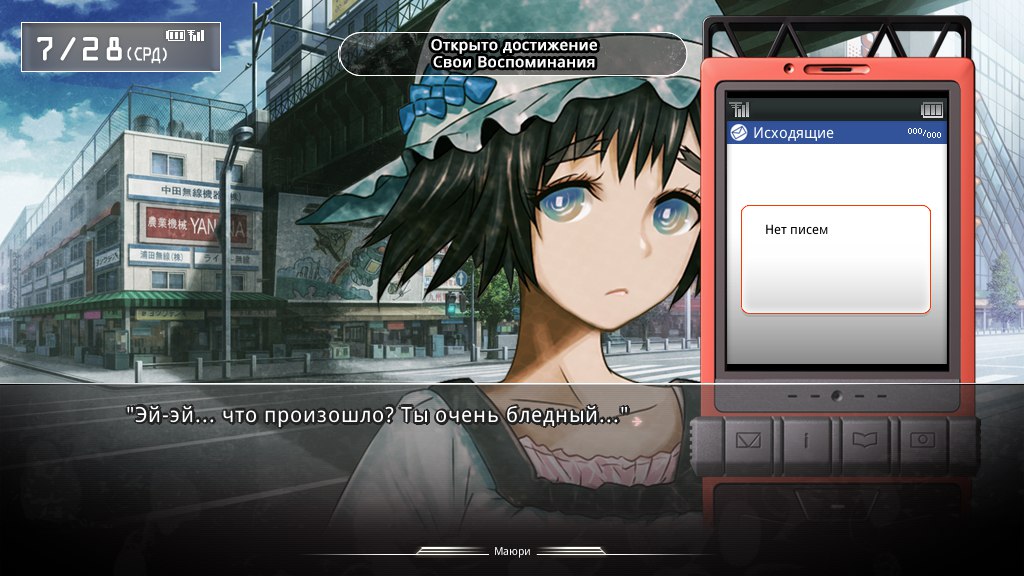Advance the dialogue text line

click(x=380, y=415)
